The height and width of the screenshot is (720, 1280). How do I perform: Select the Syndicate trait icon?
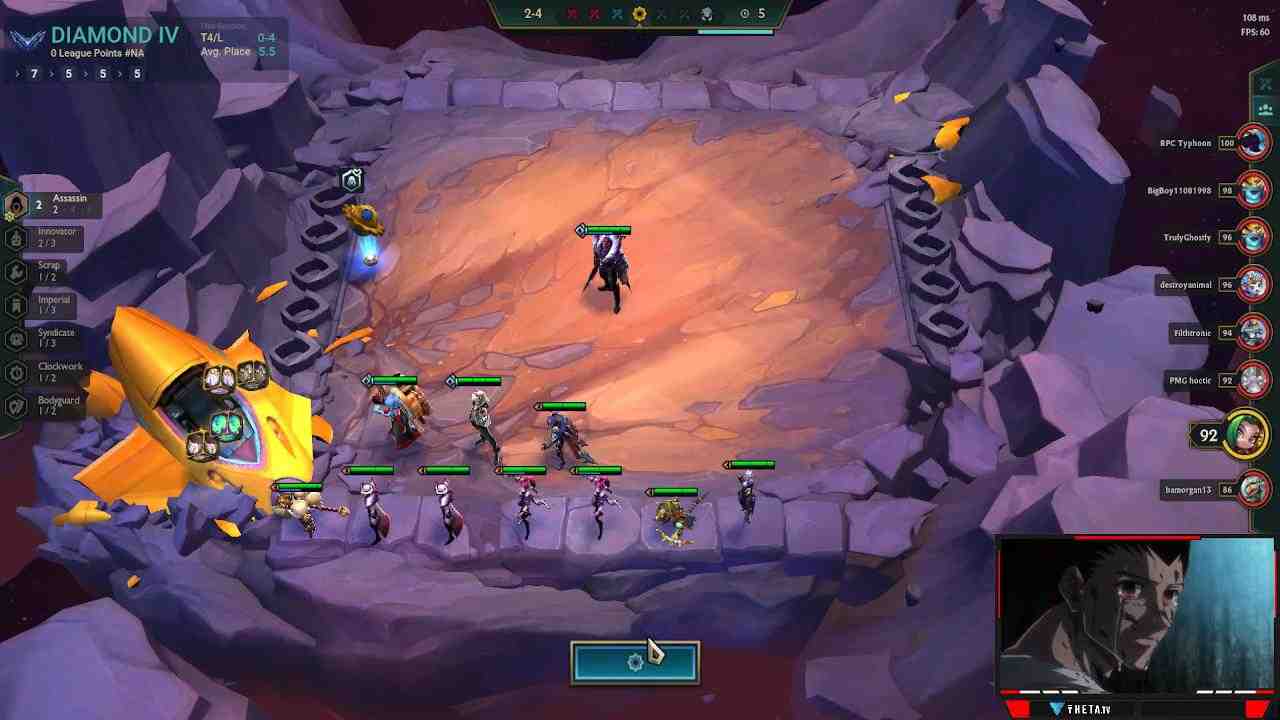16,338
